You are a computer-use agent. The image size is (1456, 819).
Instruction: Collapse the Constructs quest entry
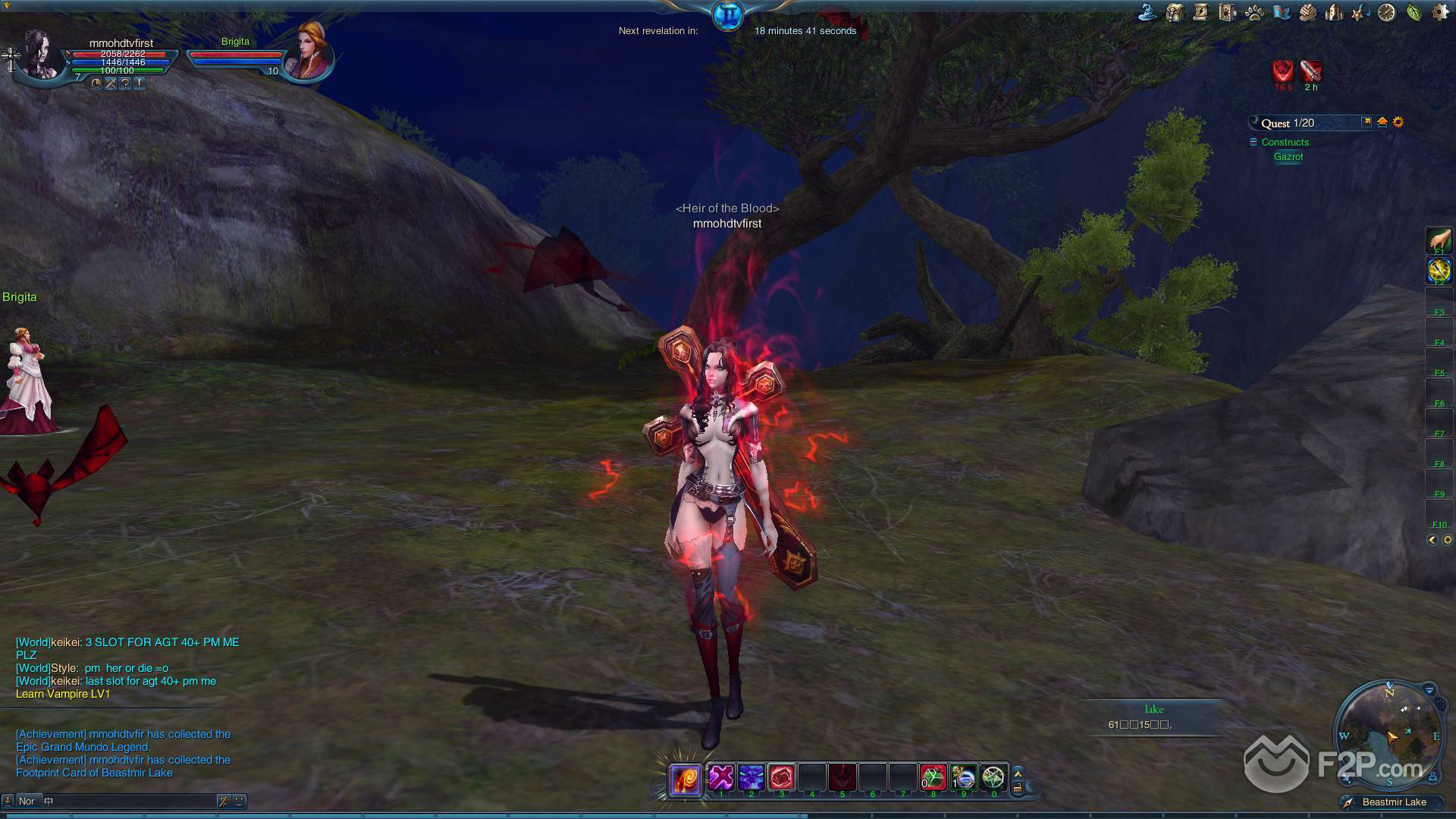coord(1254,142)
